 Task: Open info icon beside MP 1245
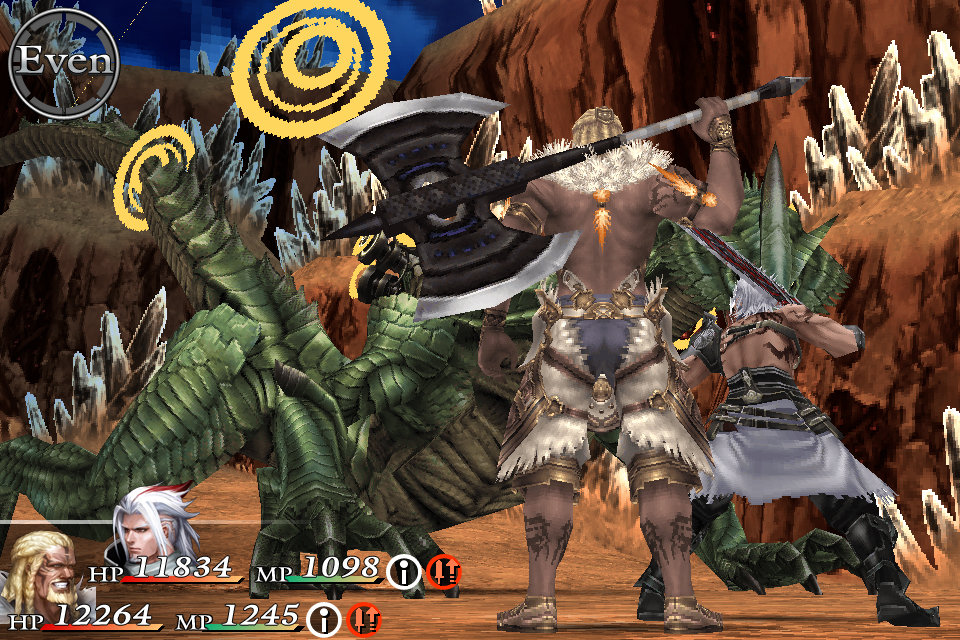tap(323, 619)
